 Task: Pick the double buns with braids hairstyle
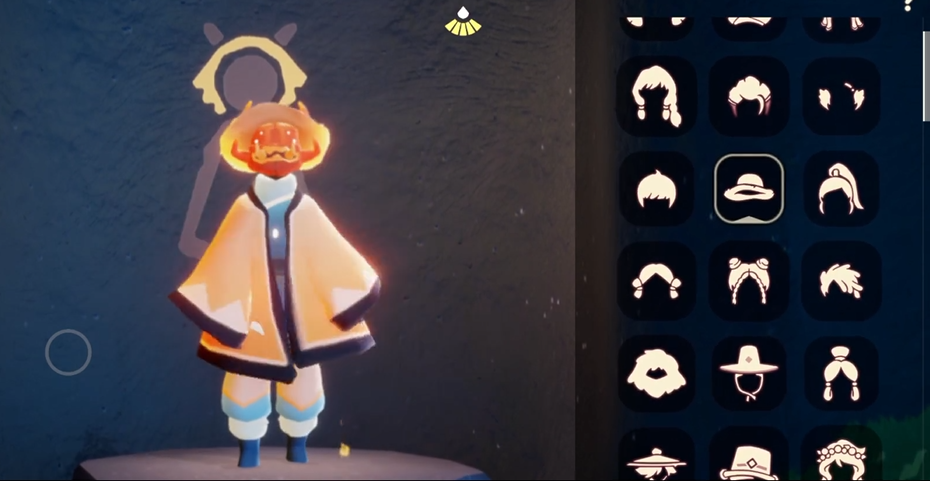click(x=749, y=281)
